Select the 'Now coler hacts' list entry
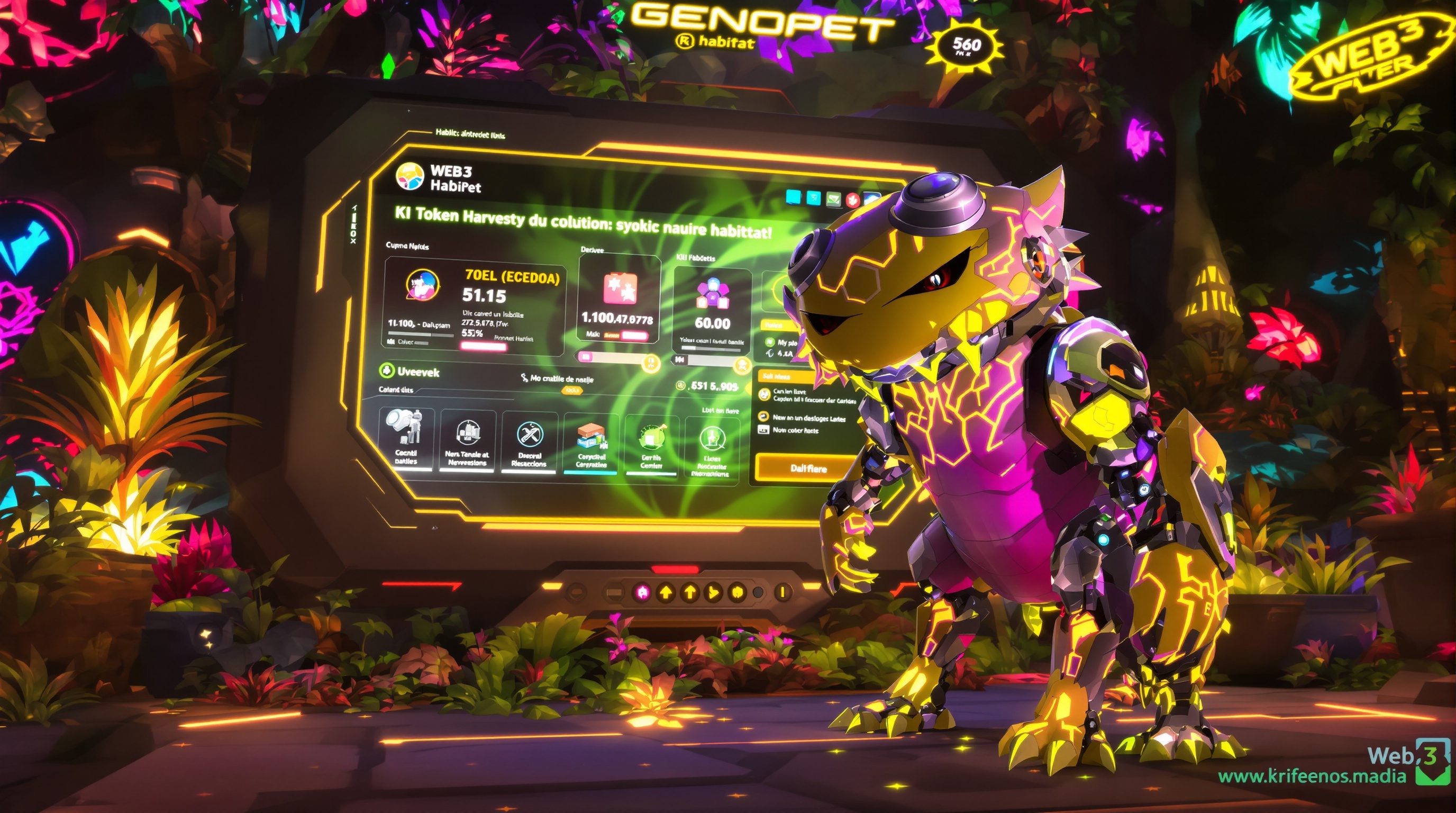This screenshot has height=813, width=1456. pos(795,430)
